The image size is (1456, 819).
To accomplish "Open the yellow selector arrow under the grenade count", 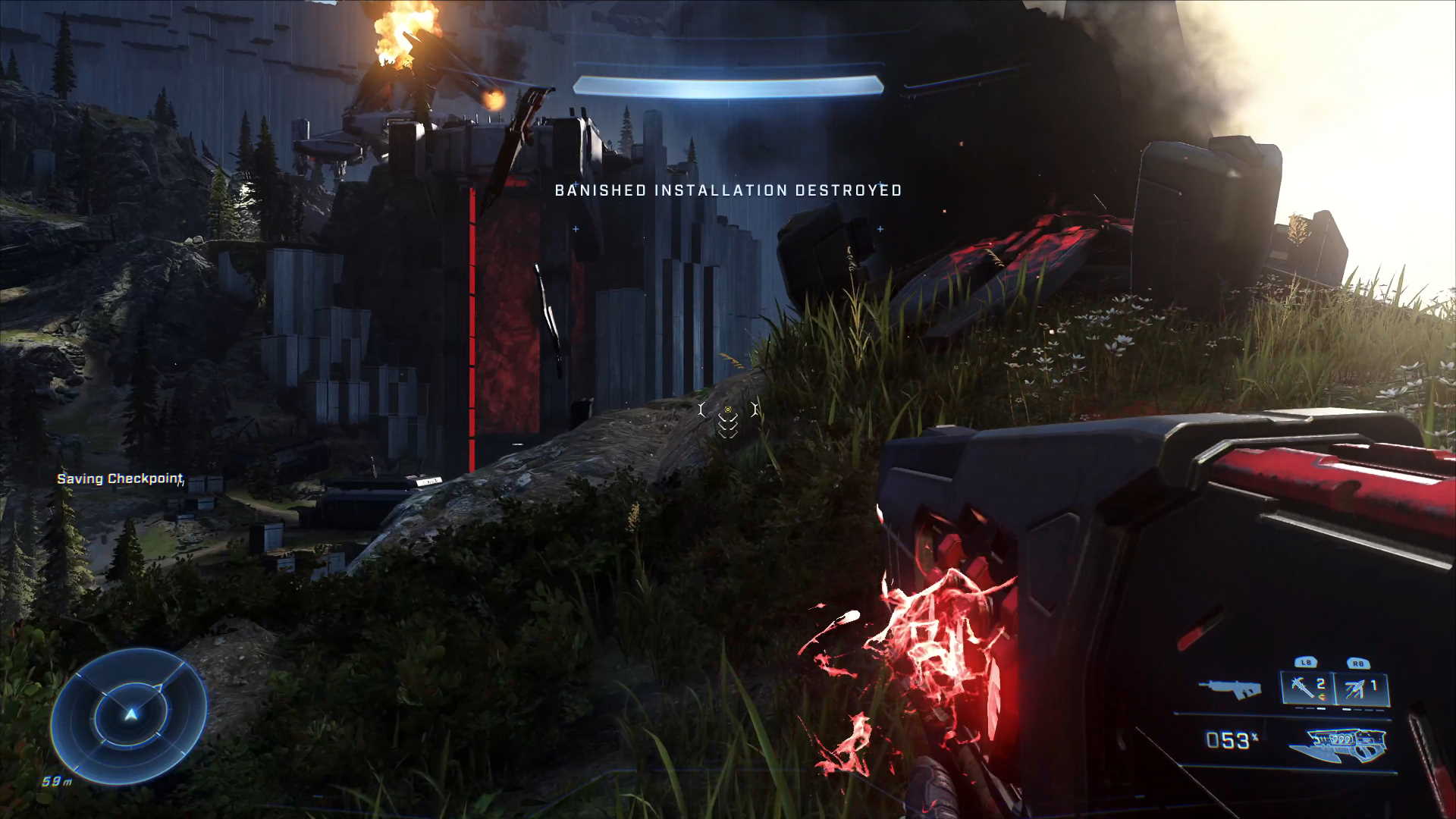I will click(x=1321, y=696).
